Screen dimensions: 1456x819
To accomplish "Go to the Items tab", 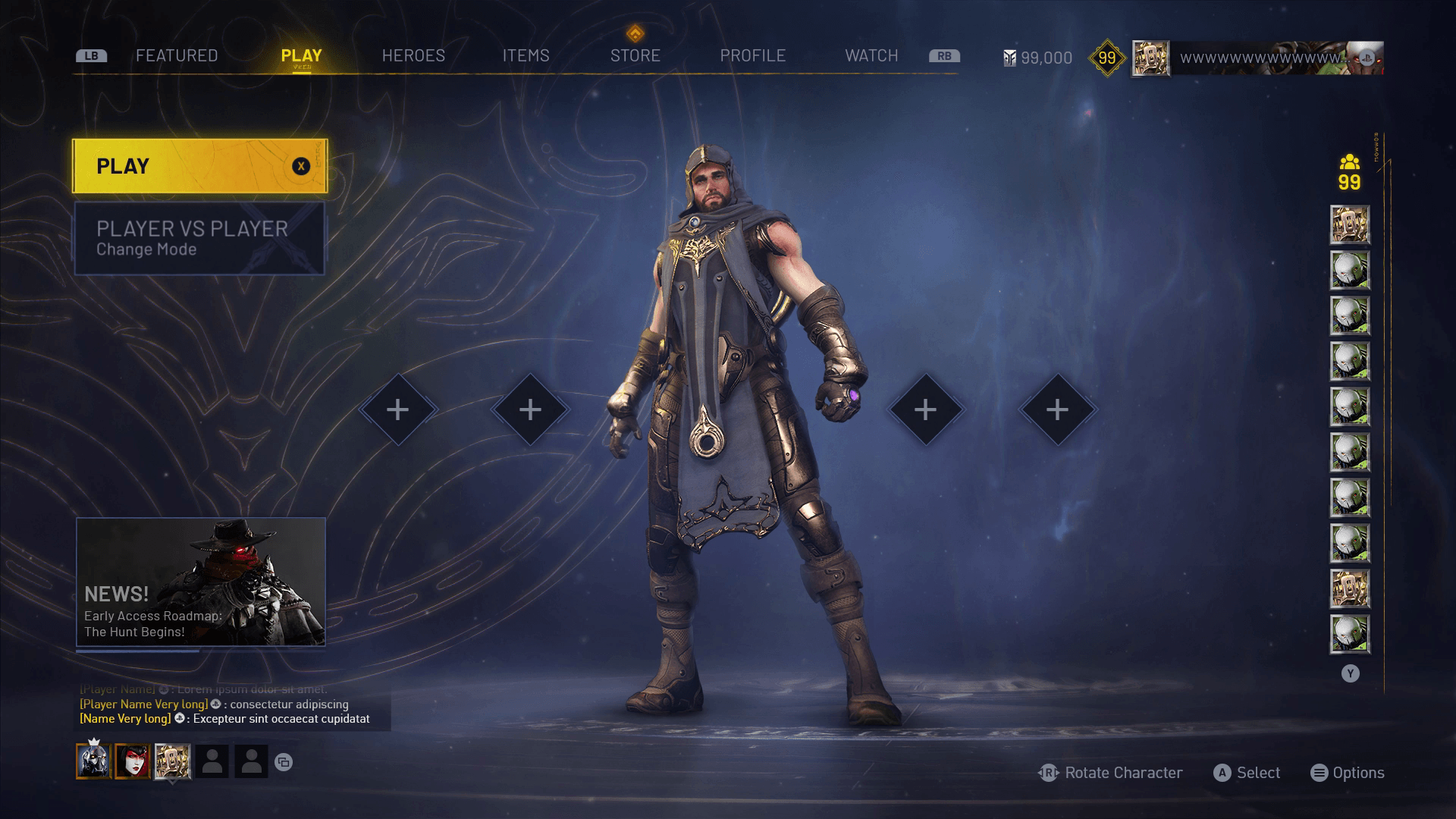I will tap(526, 56).
